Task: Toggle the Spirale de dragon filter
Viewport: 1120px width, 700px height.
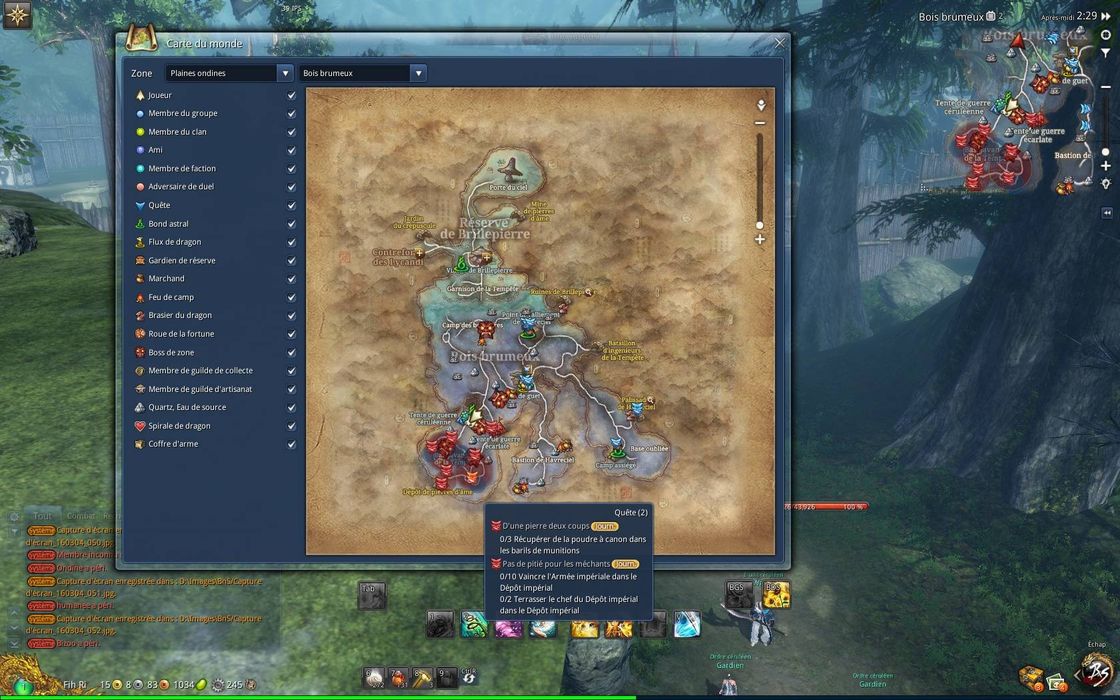Action: tap(292, 426)
